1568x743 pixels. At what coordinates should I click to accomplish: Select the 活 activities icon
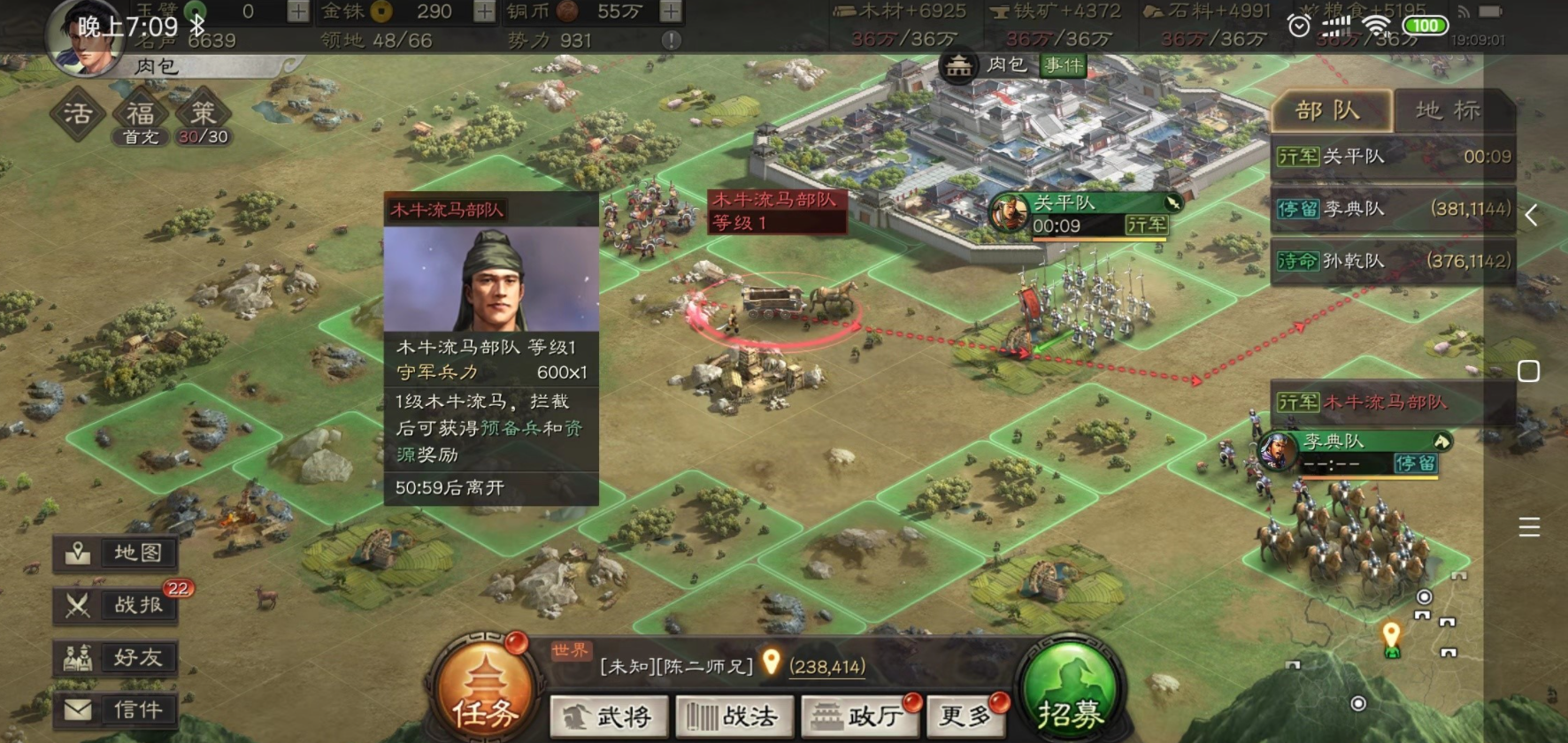(78, 113)
